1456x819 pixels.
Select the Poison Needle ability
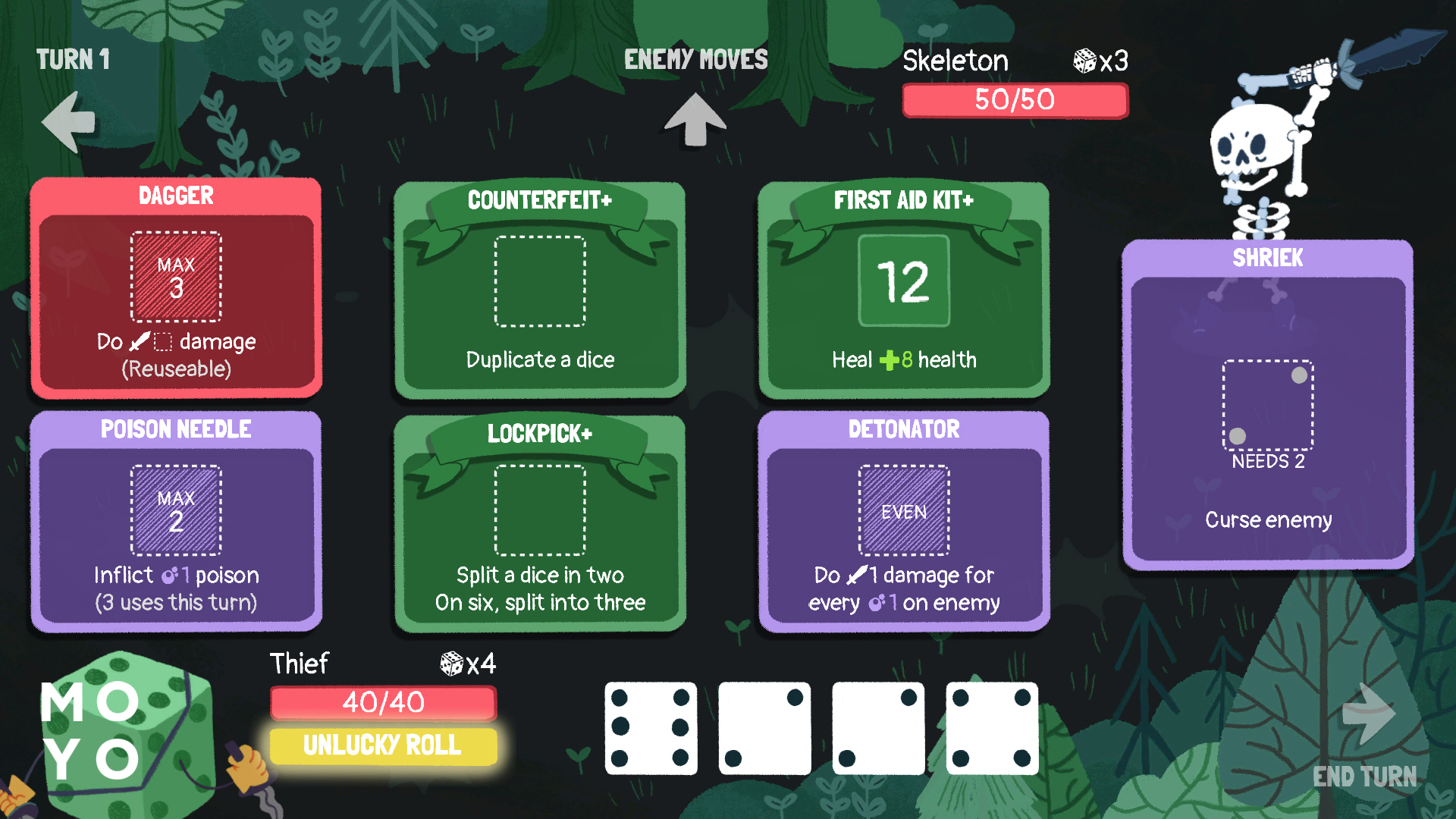pyautogui.click(x=176, y=523)
